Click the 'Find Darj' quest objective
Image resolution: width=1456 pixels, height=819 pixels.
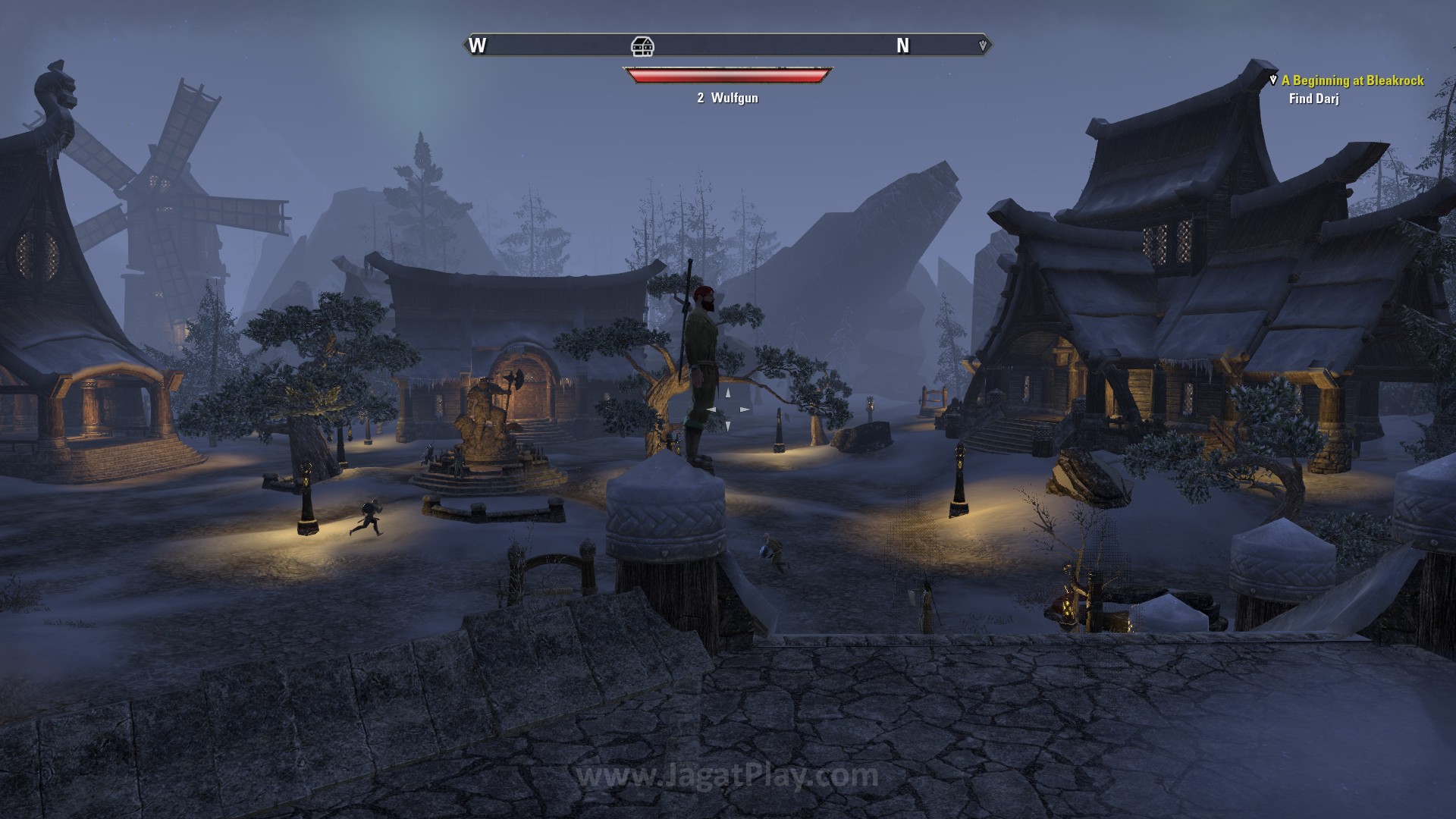click(1313, 99)
